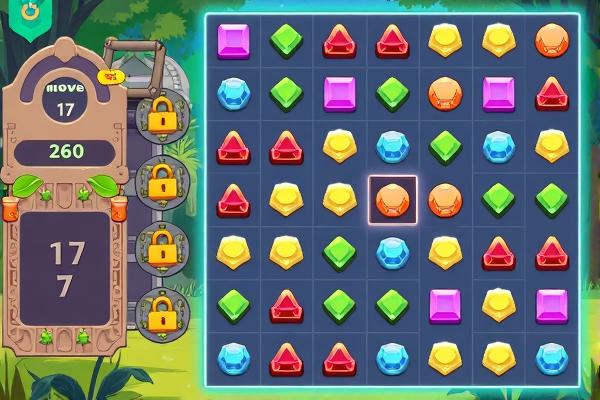
Task: Tap the blue gem directly below the highlighted gem
Action: 392,252
